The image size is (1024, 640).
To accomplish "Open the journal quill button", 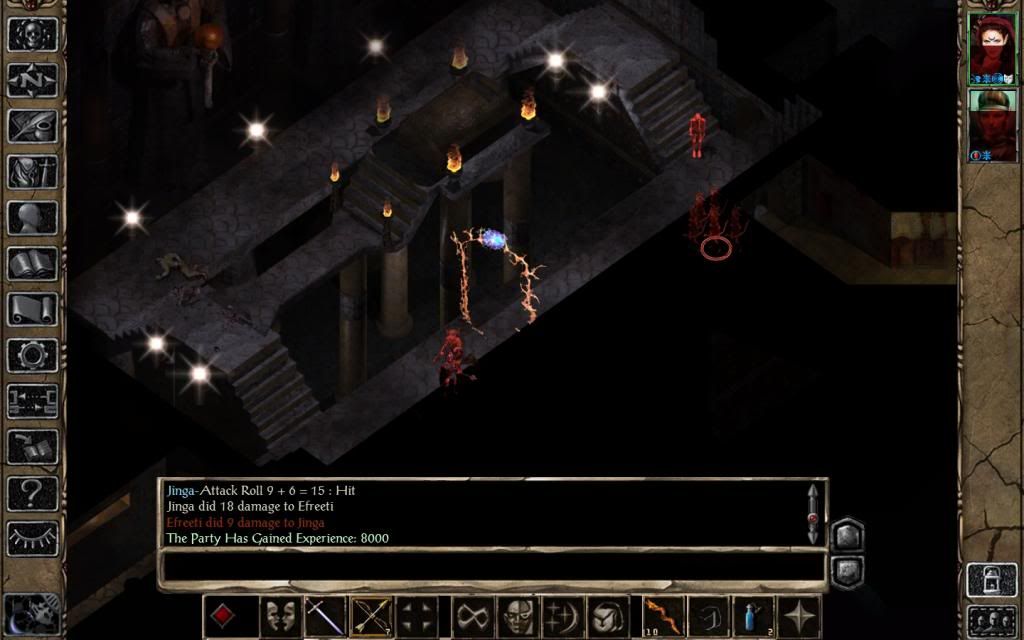I will tap(32, 125).
